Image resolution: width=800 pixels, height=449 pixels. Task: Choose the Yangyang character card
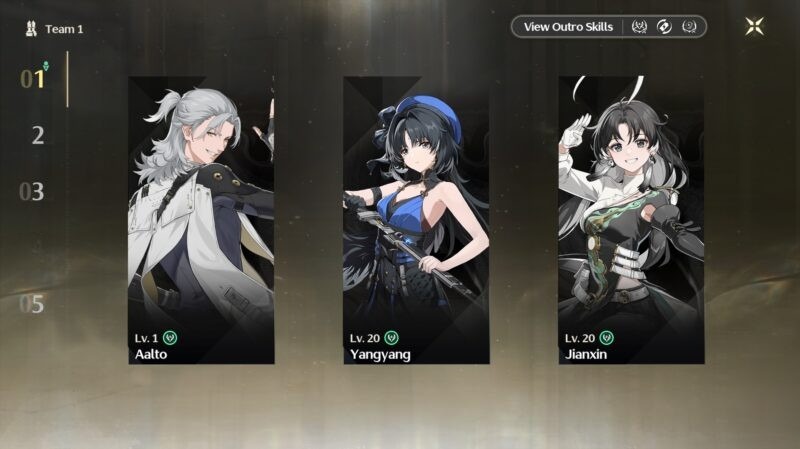point(416,220)
